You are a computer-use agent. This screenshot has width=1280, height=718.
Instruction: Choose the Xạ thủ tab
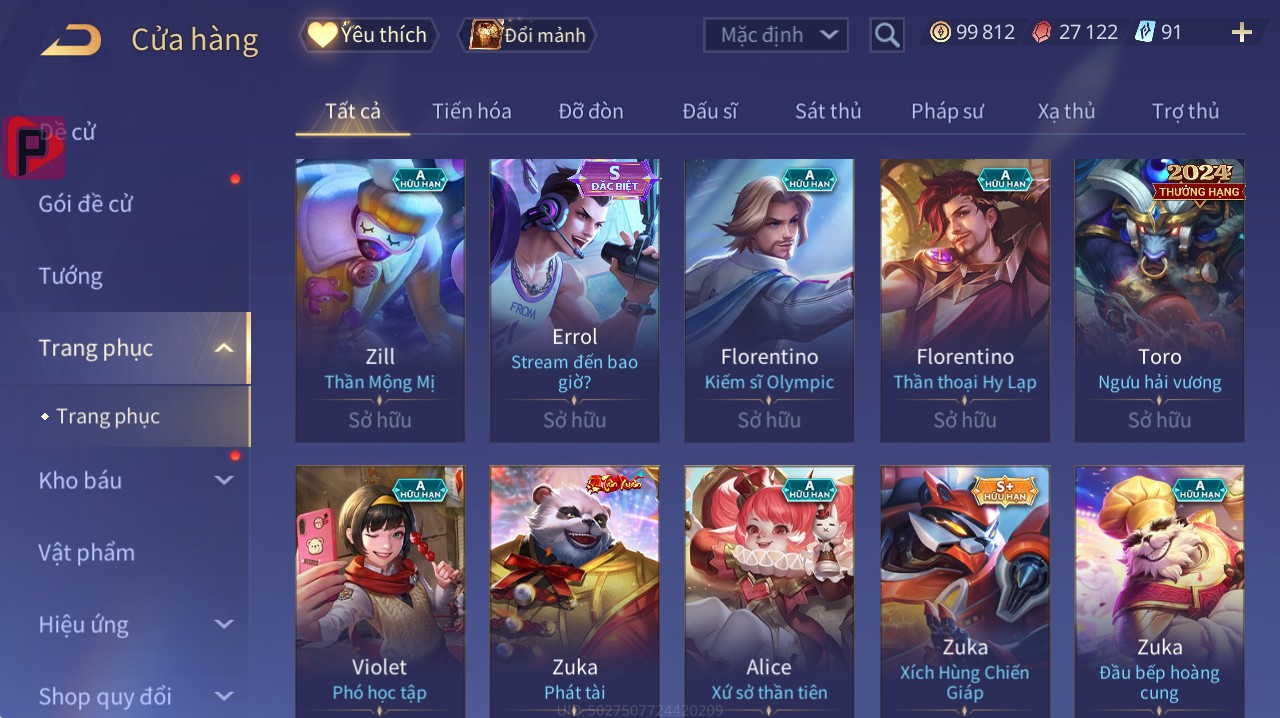(1066, 111)
